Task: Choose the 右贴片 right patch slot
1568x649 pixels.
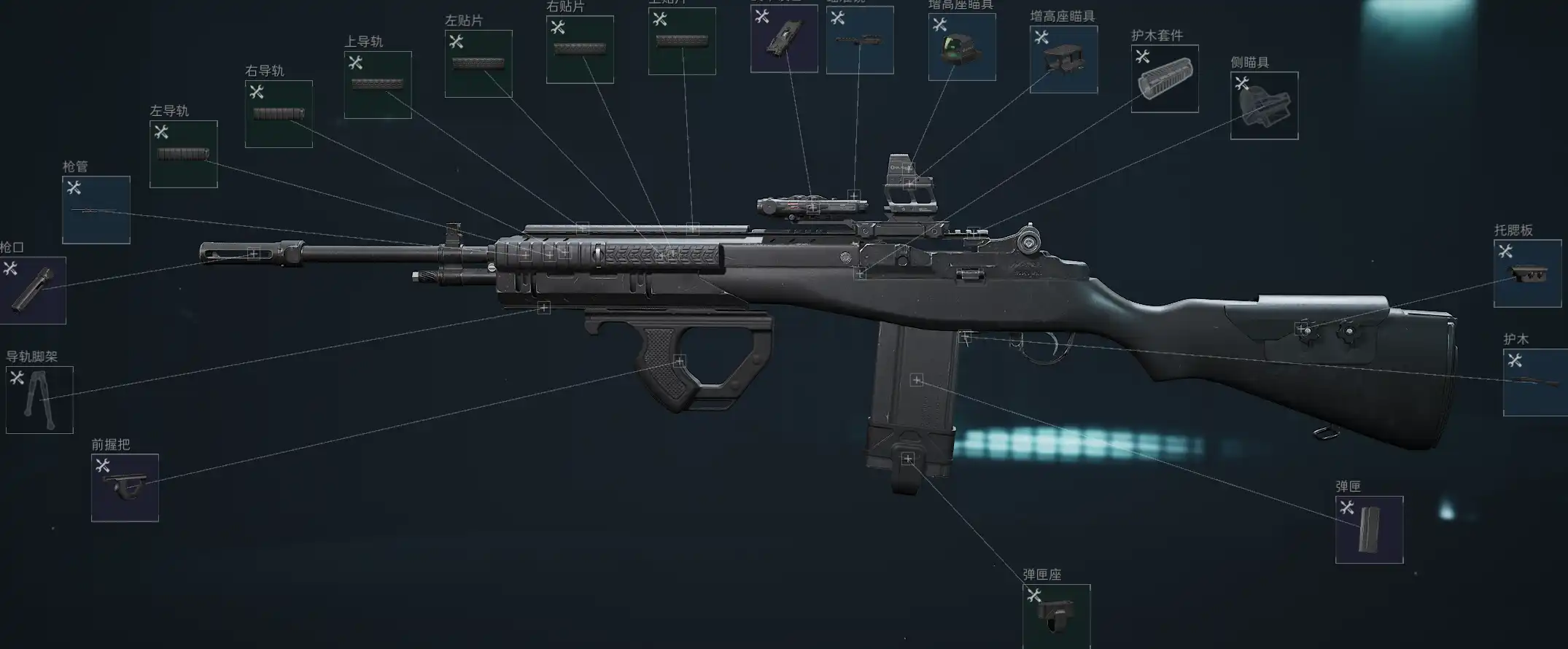Action: pos(580,50)
